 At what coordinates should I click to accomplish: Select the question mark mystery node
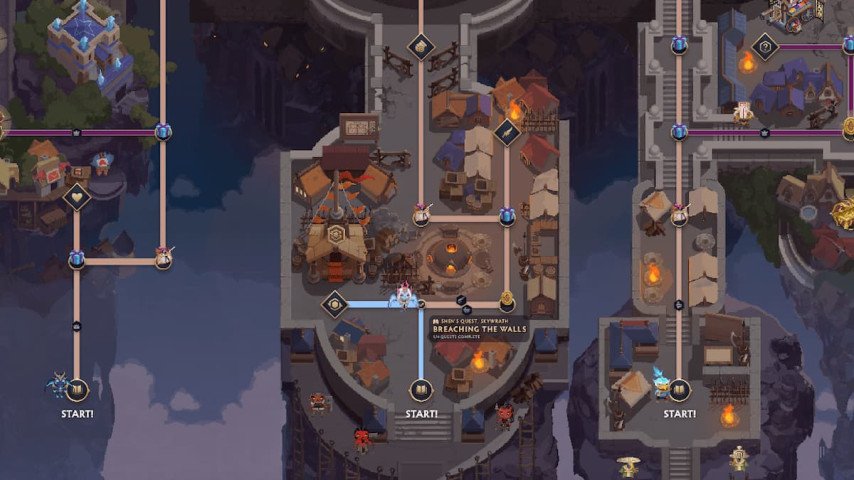coord(764,46)
